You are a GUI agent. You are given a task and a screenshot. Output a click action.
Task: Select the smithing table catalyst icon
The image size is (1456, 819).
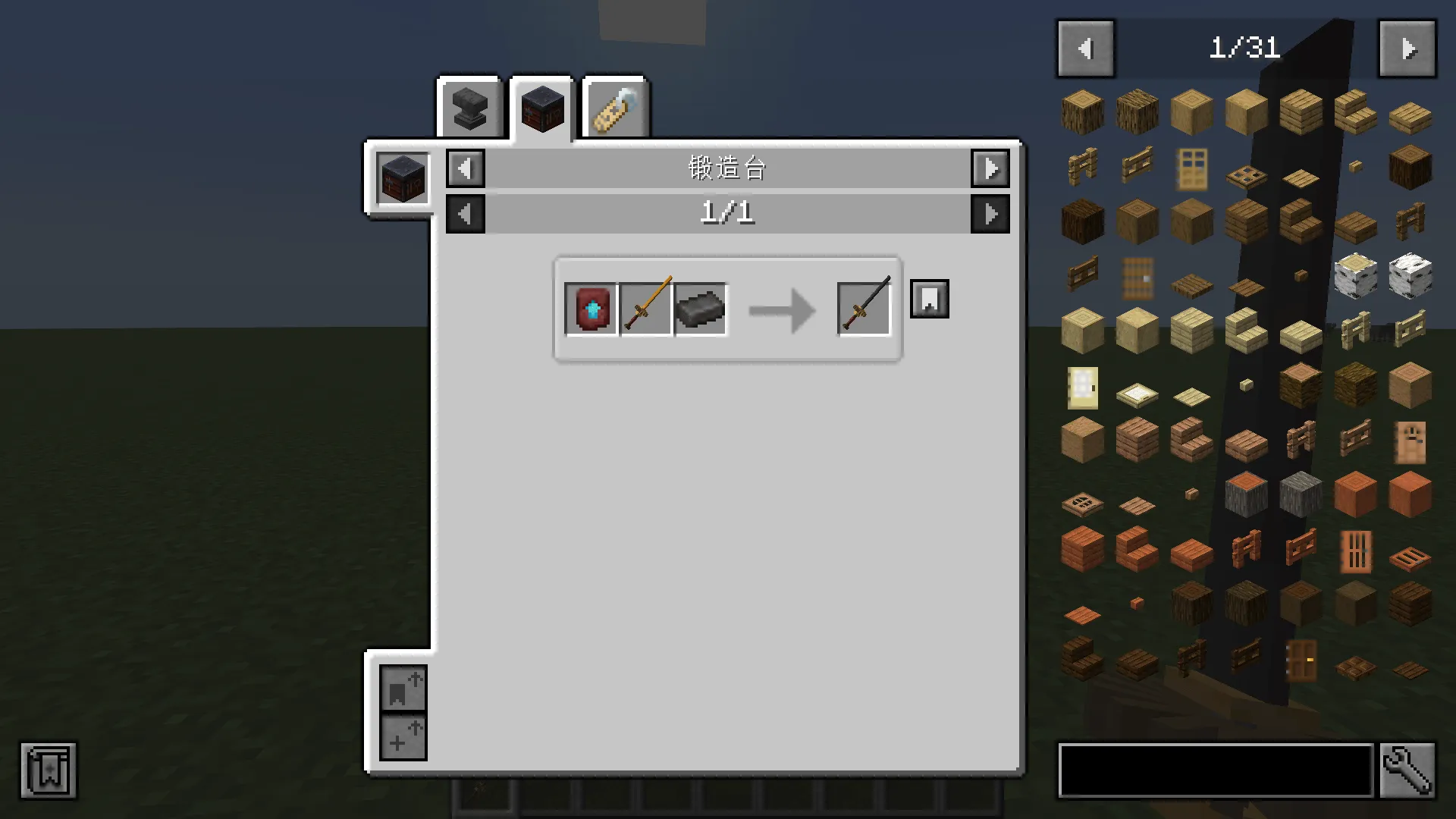(402, 177)
